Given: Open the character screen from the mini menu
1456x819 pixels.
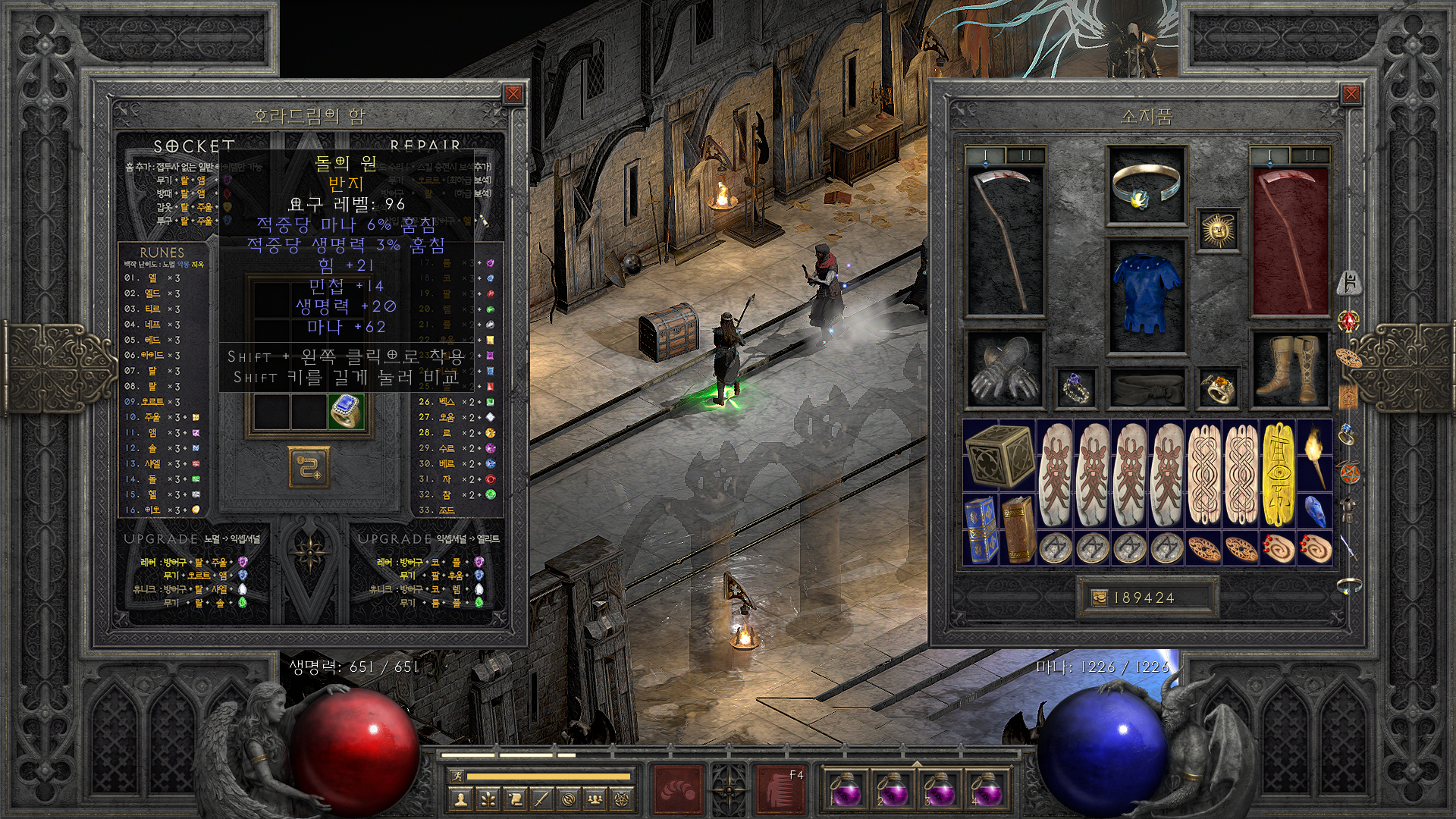Looking at the screenshot, I should point(460,799).
